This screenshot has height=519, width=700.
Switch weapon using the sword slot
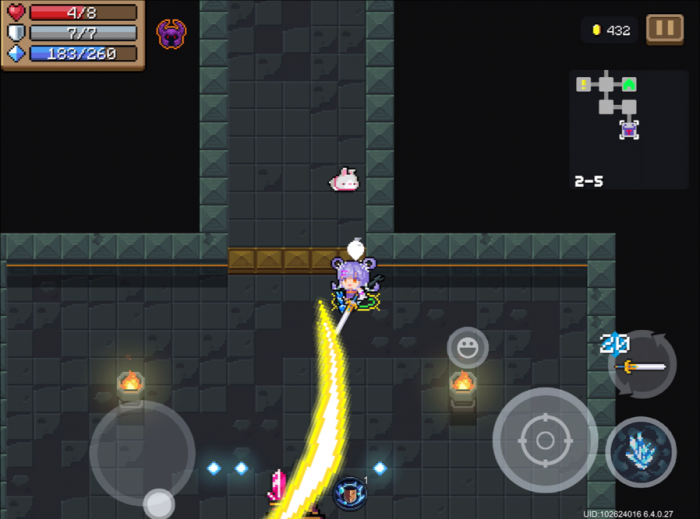click(642, 365)
